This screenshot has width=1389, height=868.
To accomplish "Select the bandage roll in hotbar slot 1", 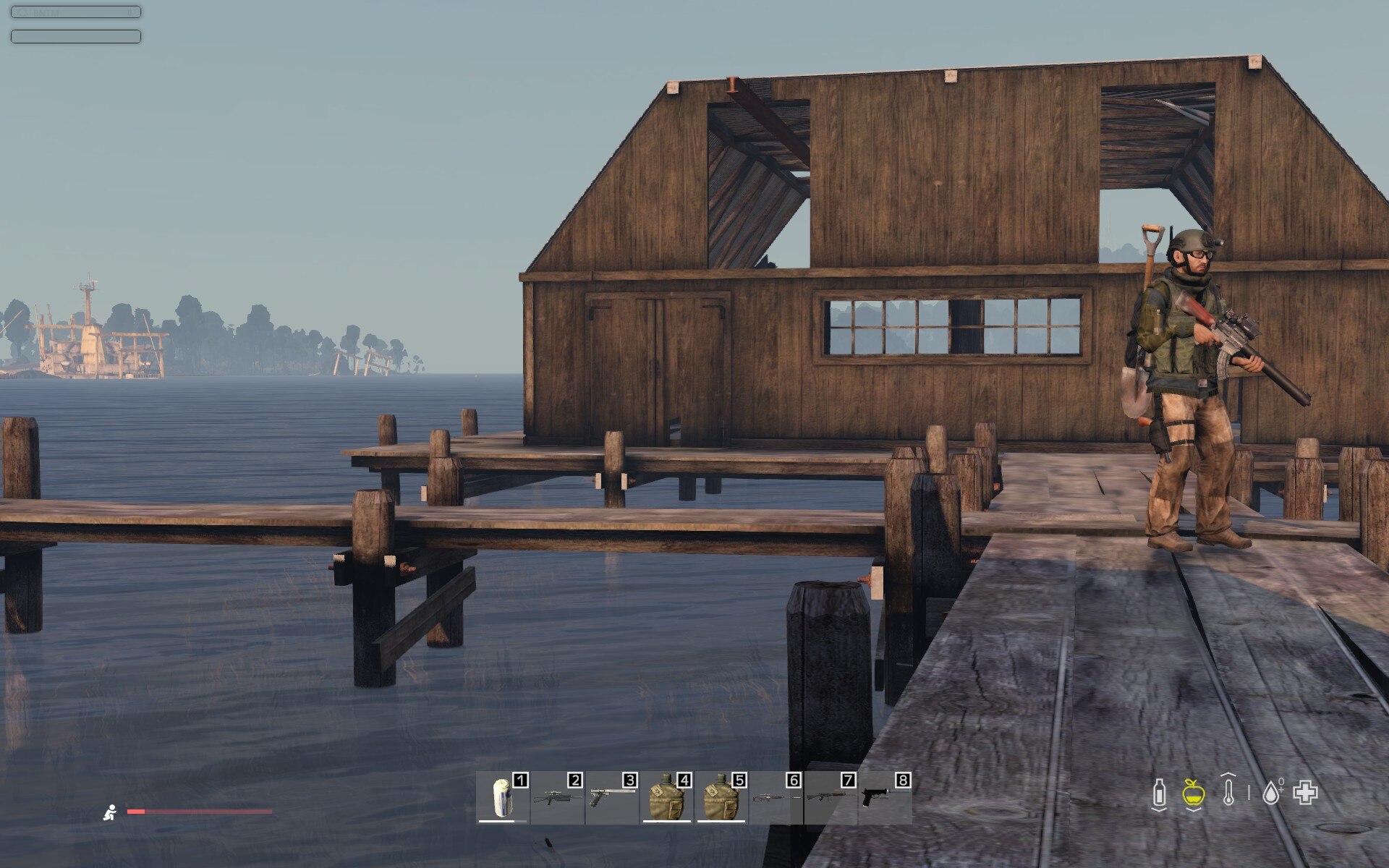I will pos(502,798).
